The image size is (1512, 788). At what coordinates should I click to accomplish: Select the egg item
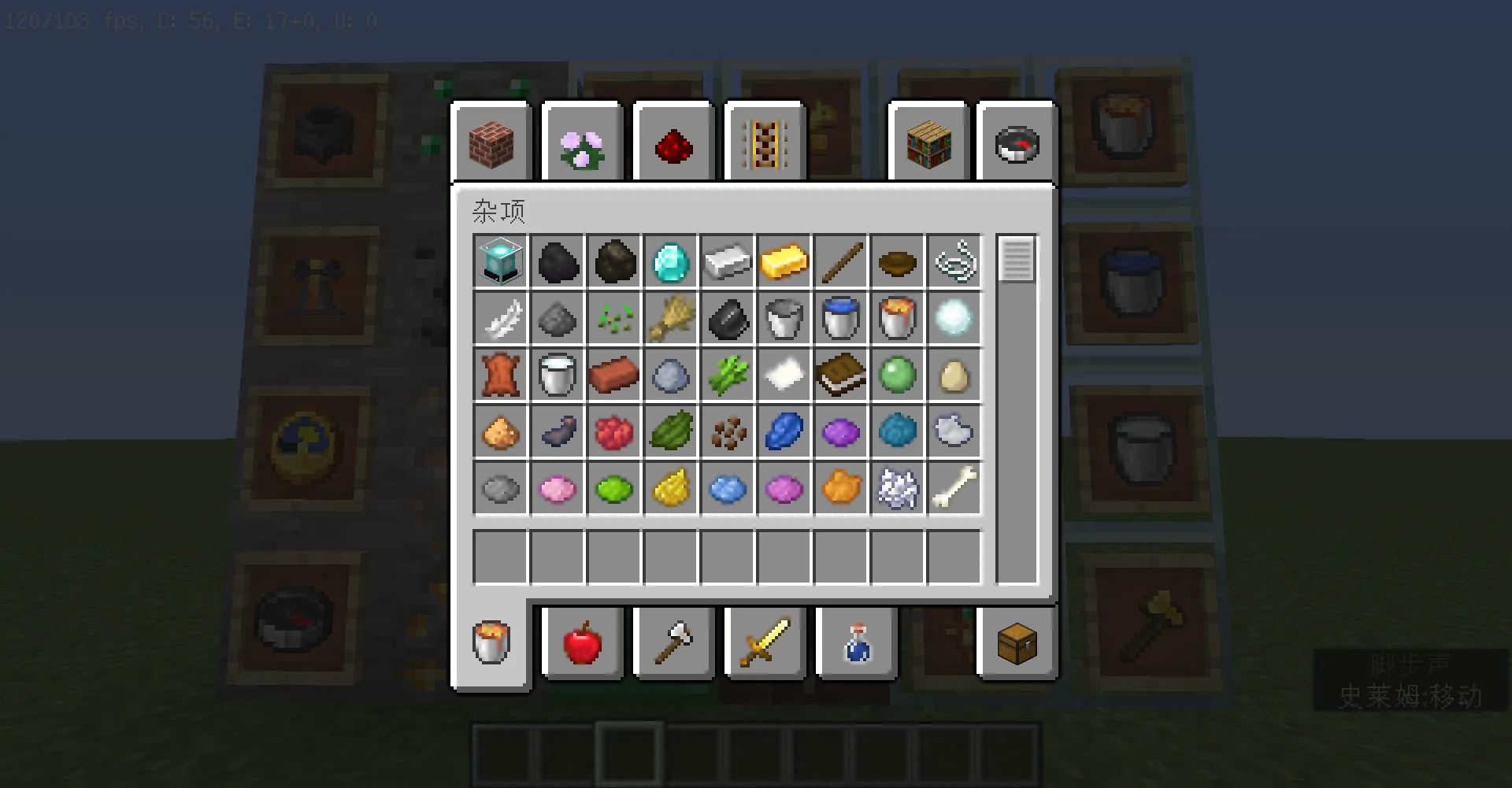(954, 376)
